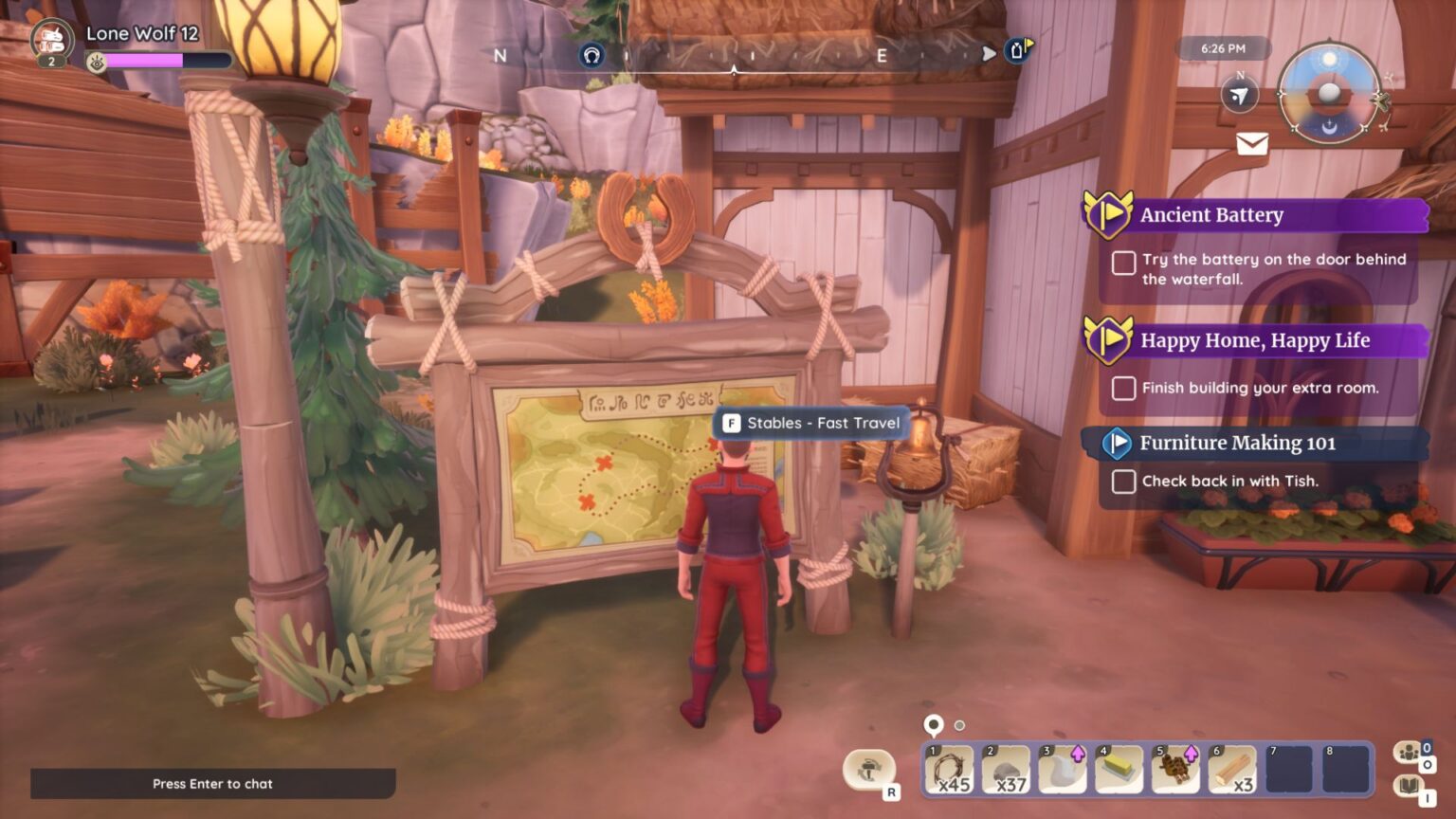Open the friends and party icon

coord(1409,753)
